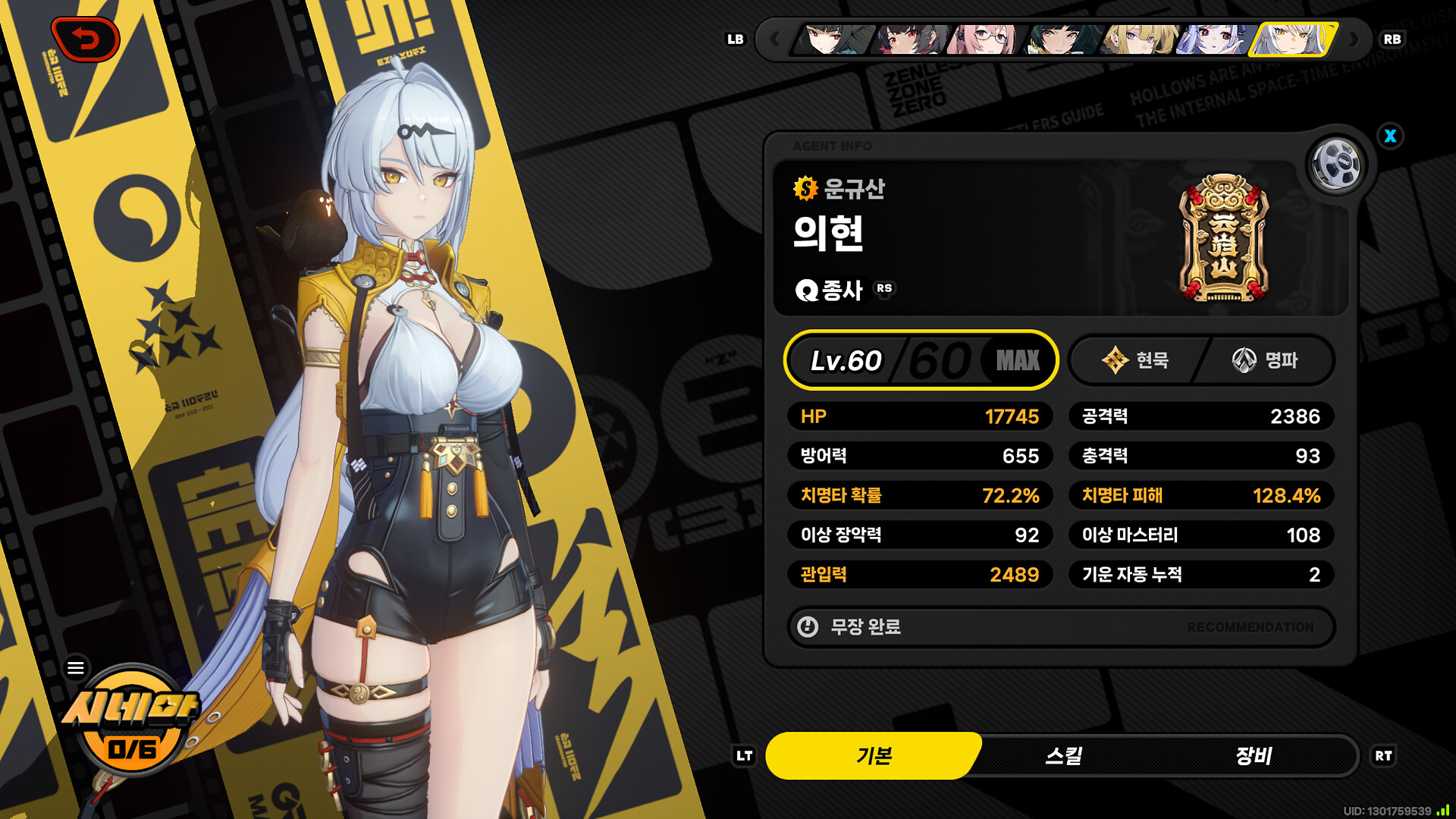Switch to the 장비 tab
1456x819 pixels.
coord(1254,756)
